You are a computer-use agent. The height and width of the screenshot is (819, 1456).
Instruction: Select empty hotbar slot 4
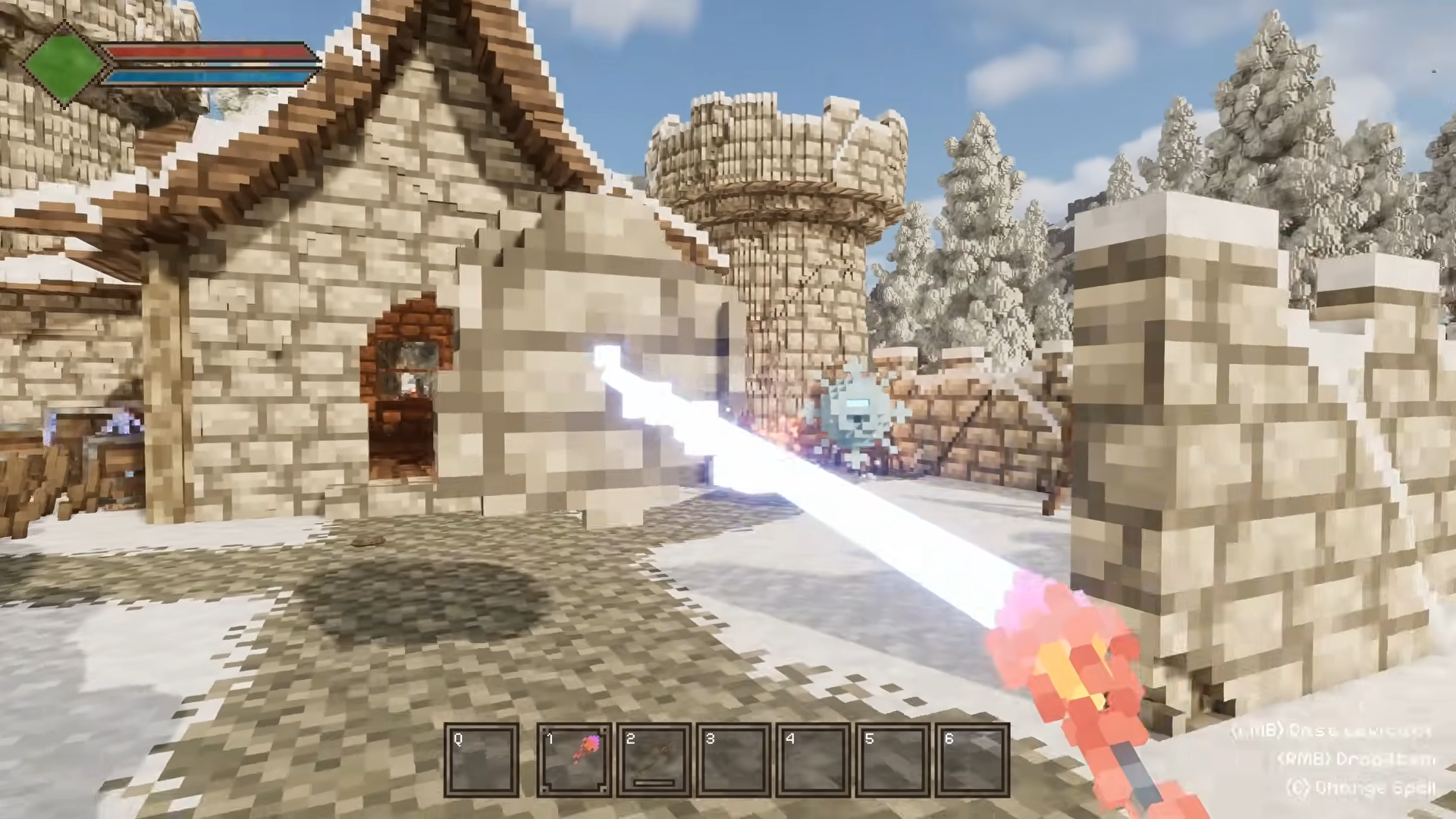(814, 760)
